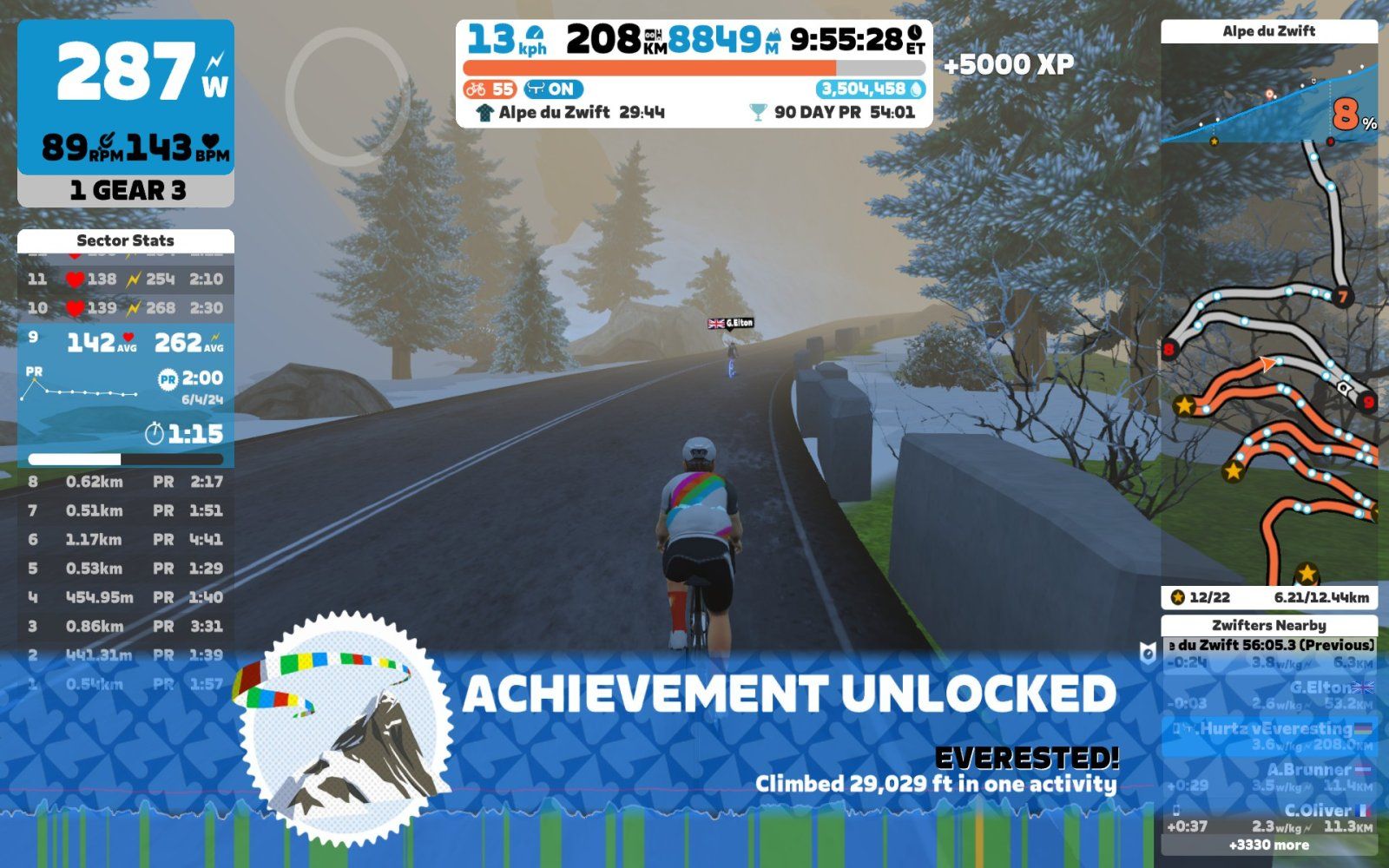Select A.Brunner in the Zwifters Nearby list

[x=1269, y=777]
